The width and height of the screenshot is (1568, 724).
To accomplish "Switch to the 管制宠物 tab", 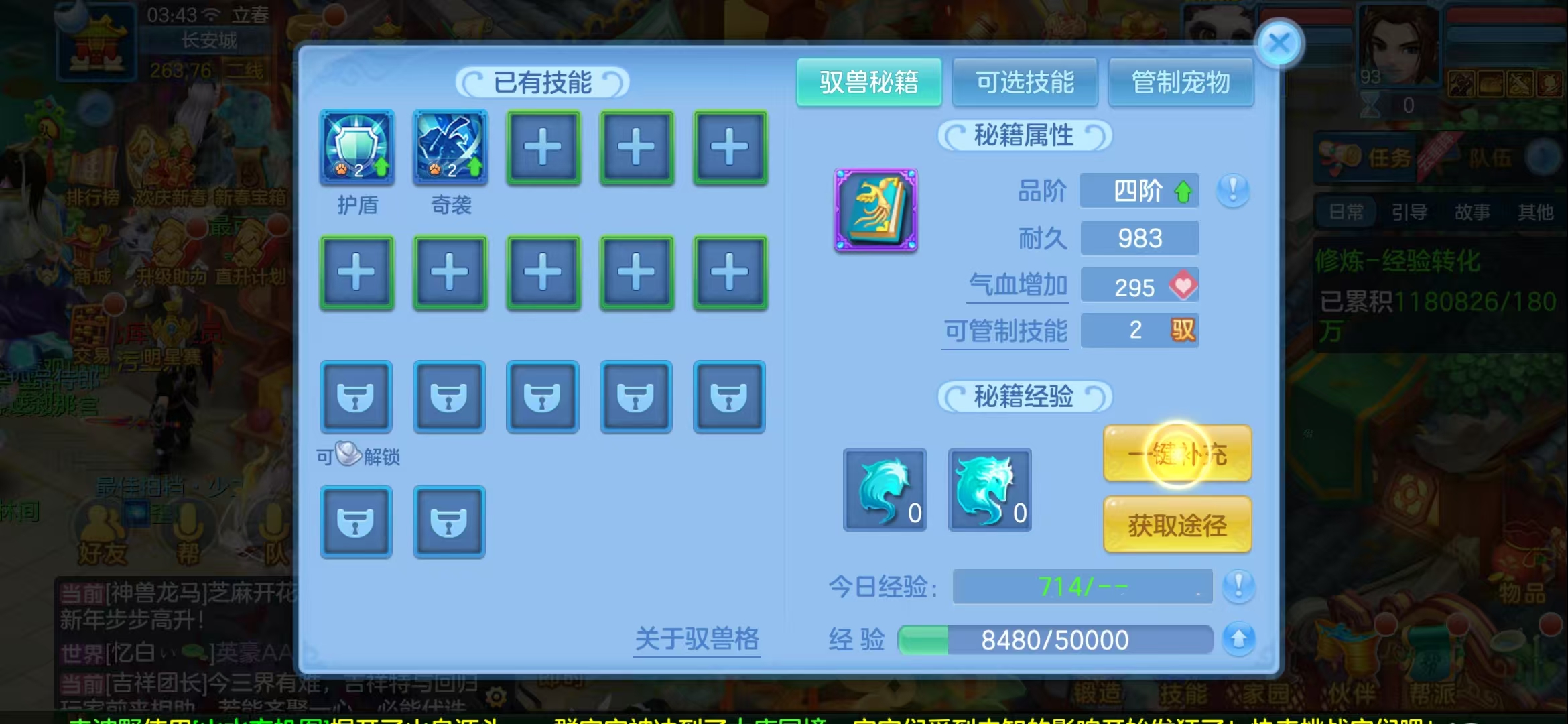I will click(x=1181, y=82).
